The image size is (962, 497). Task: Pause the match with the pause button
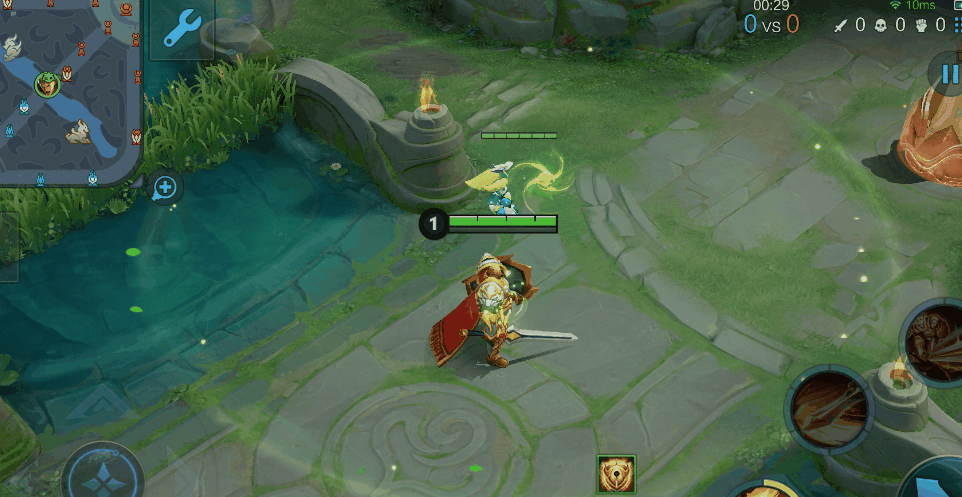[x=946, y=73]
